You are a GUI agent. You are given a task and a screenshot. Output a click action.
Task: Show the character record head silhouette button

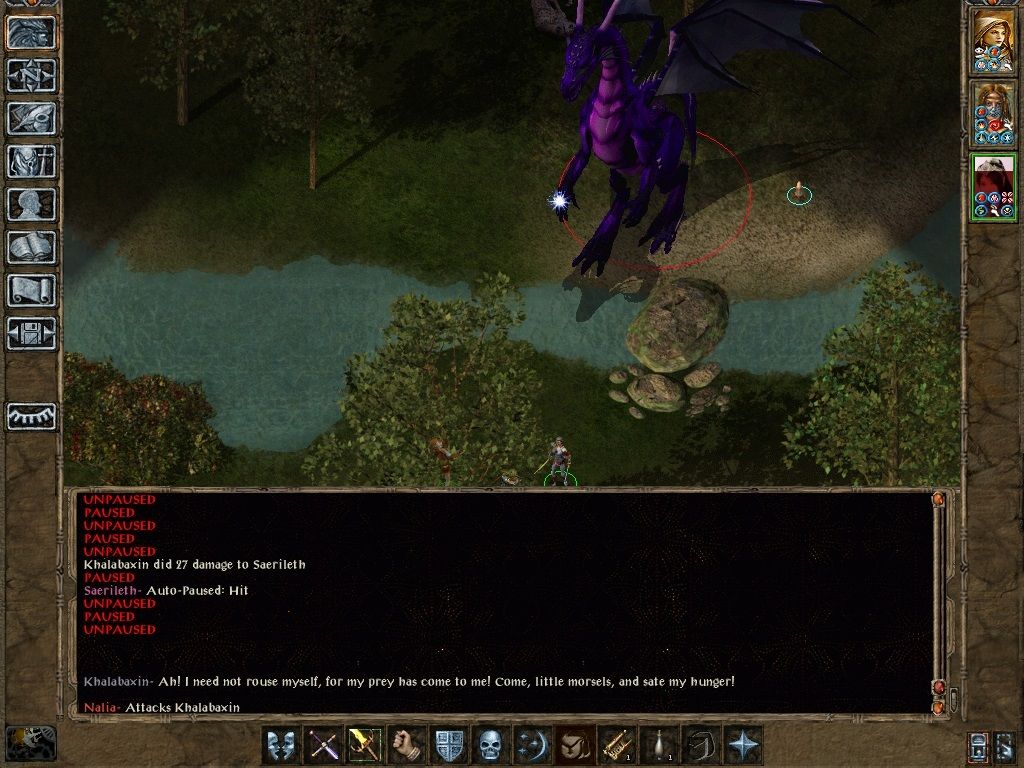click(32, 204)
